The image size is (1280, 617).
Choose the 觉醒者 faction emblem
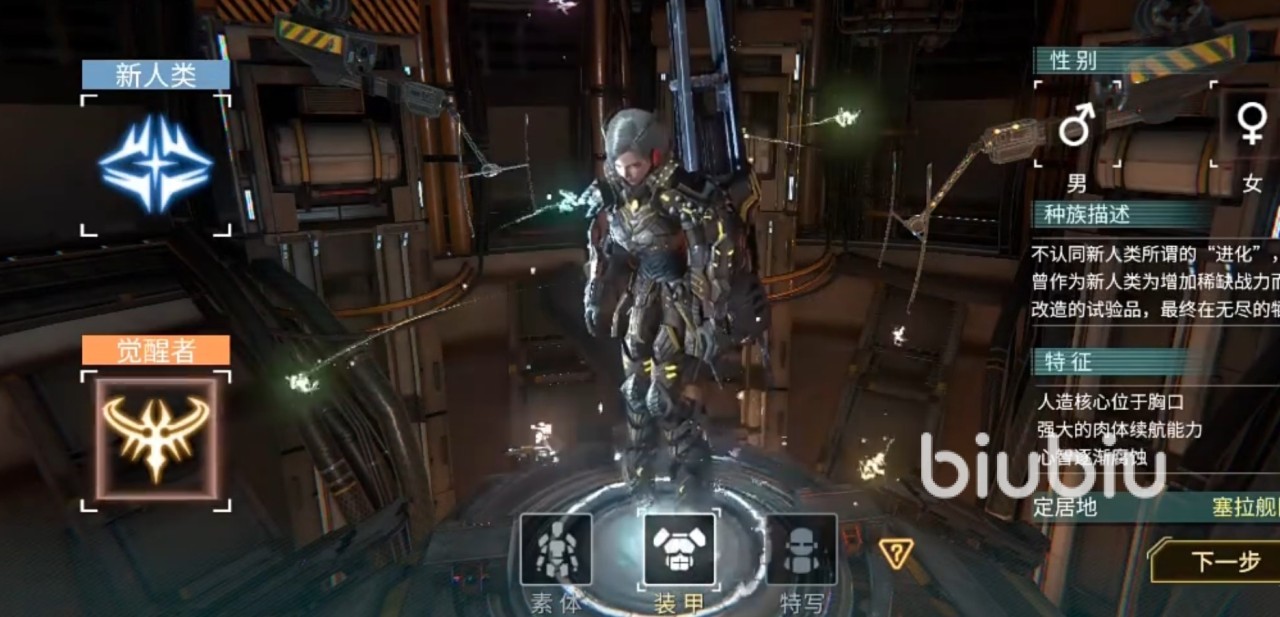[155, 438]
